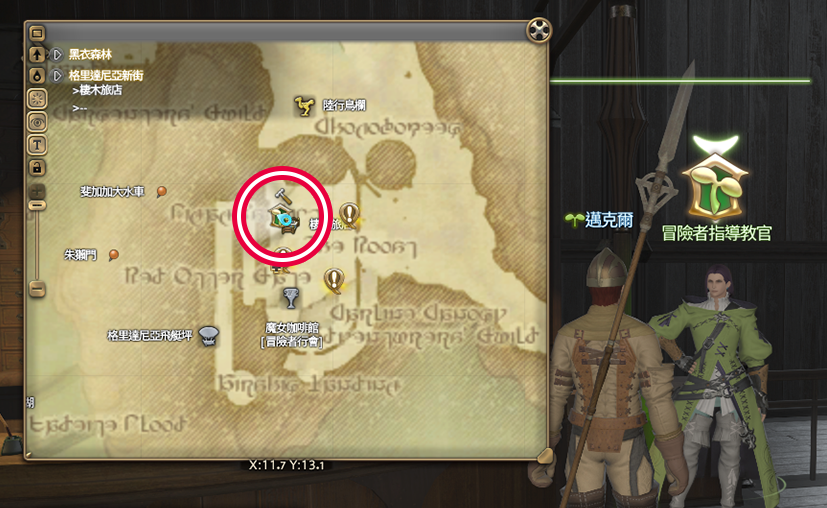Toggle the map lock padlock button
The image size is (827, 508).
(37, 165)
